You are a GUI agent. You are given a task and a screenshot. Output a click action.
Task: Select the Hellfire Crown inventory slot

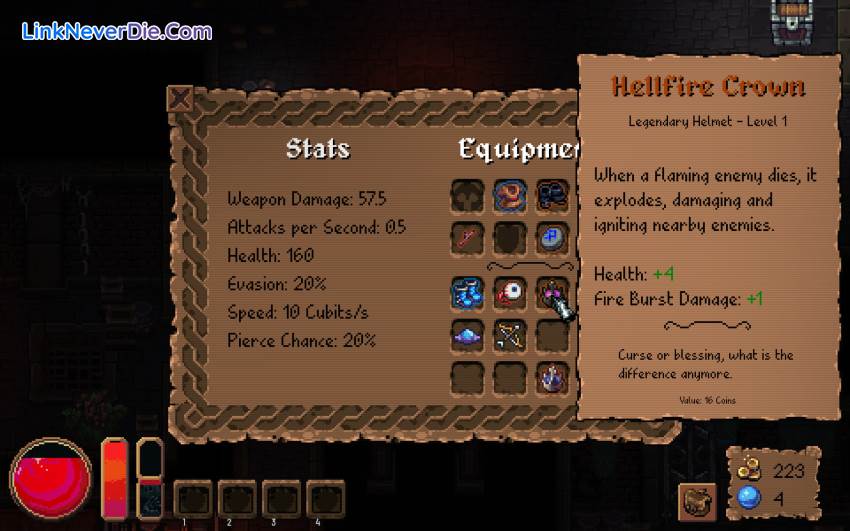point(553,292)
